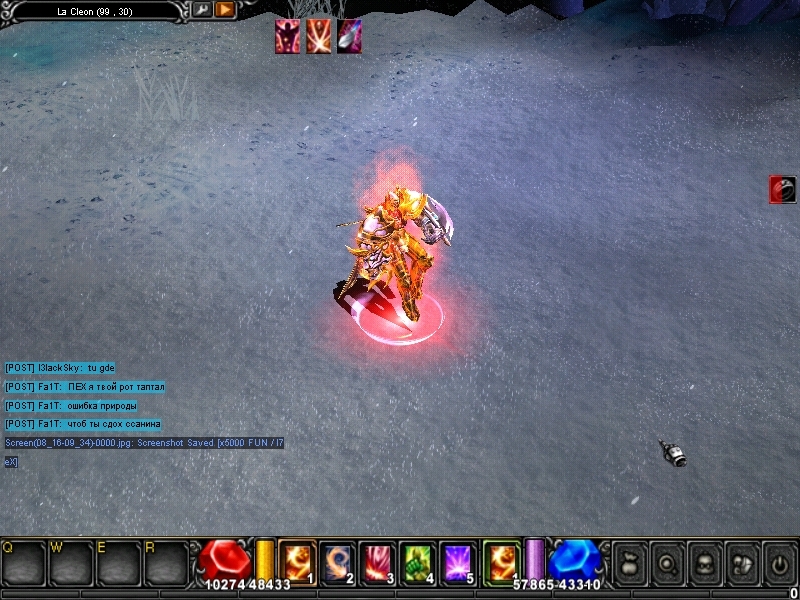Click the current active skill icon

tap(501, 561)
